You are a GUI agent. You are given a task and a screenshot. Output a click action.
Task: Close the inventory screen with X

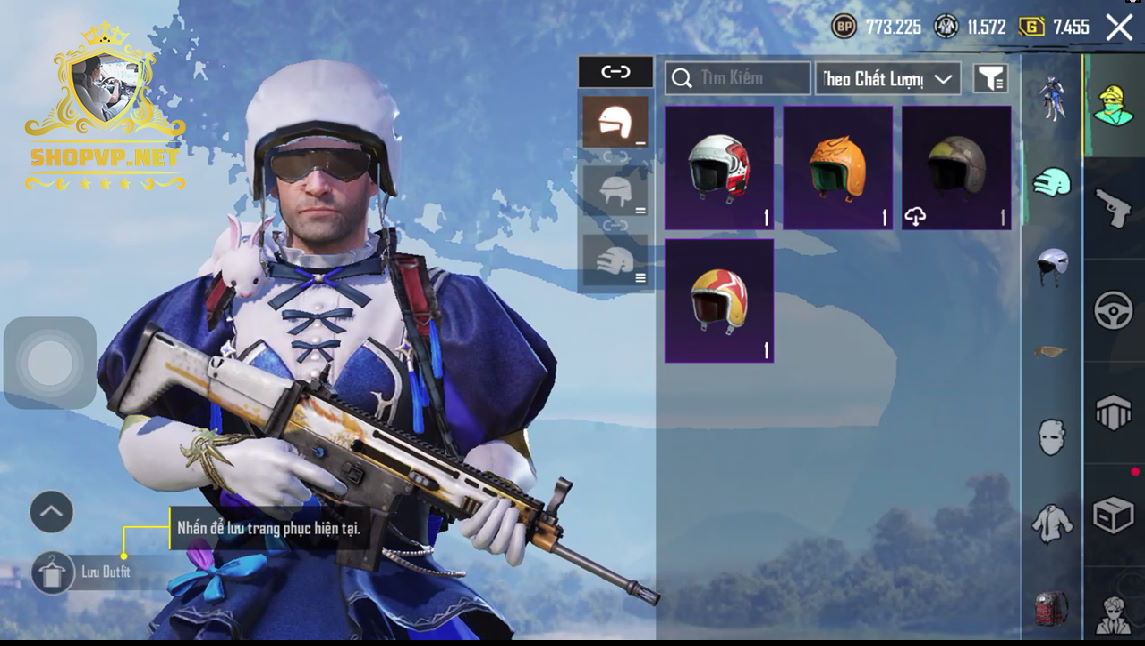click(1119, 27)
